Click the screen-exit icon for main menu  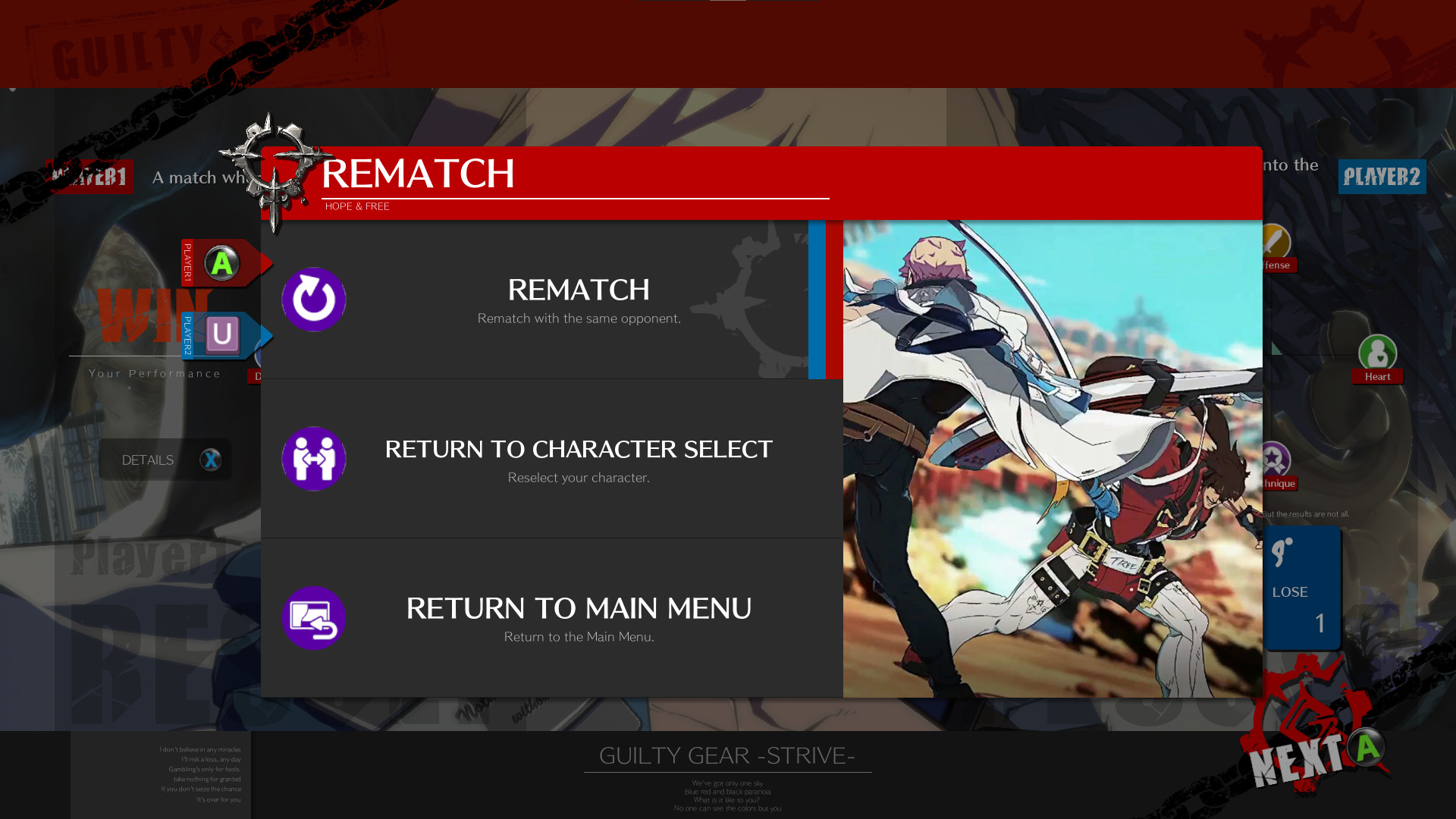[313, 618]
